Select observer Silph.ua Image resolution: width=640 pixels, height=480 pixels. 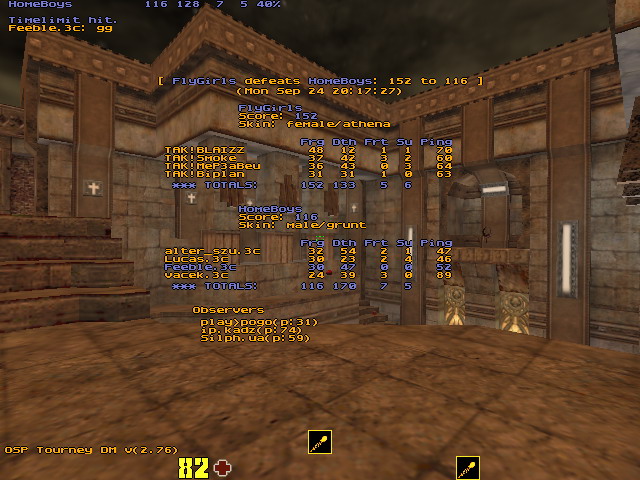pos(255,338)
